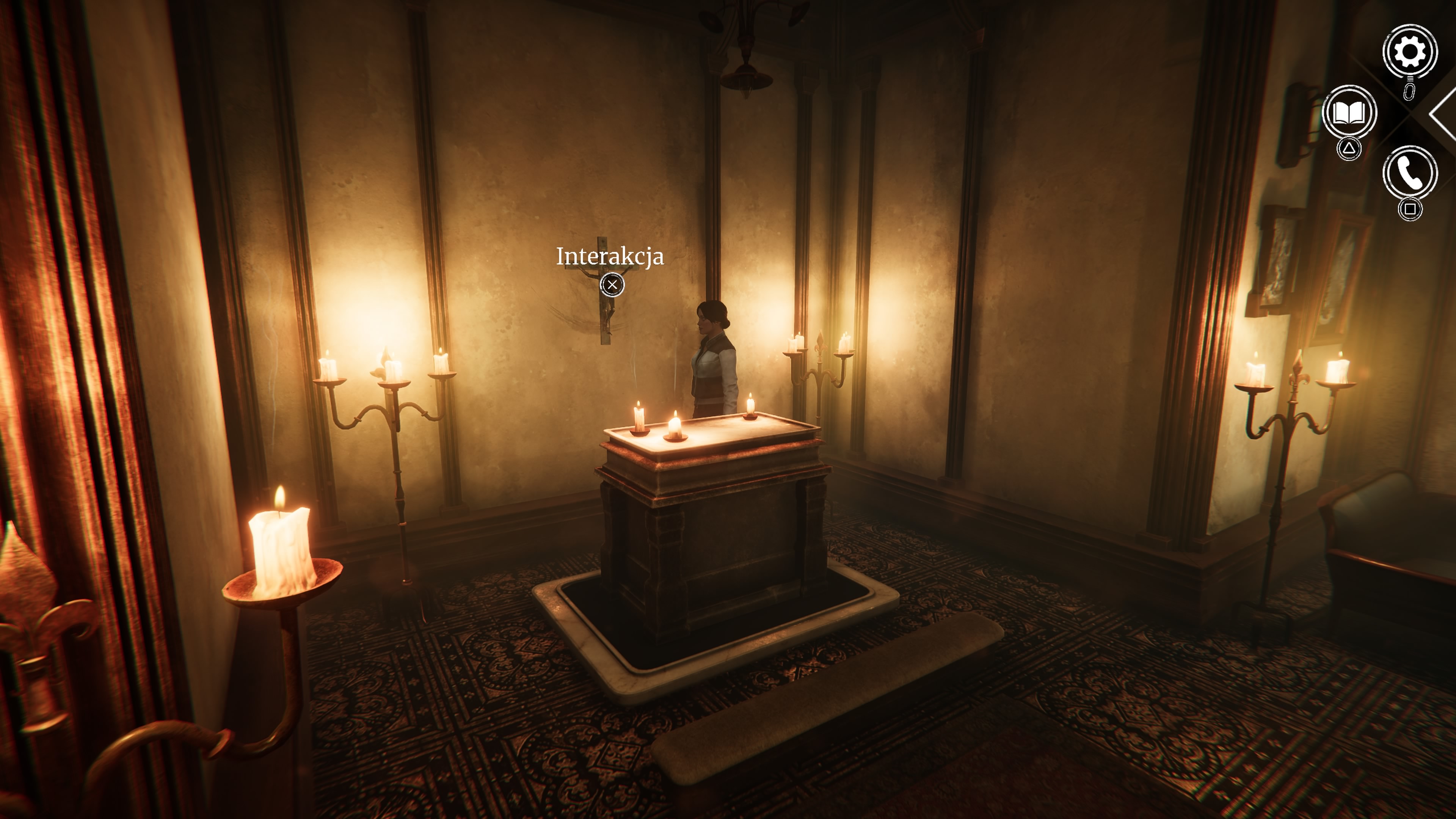The width and height of the screenshot is (1456, 819).
Task: Open the settings gear icon
Action: (x=1410, y=52)
